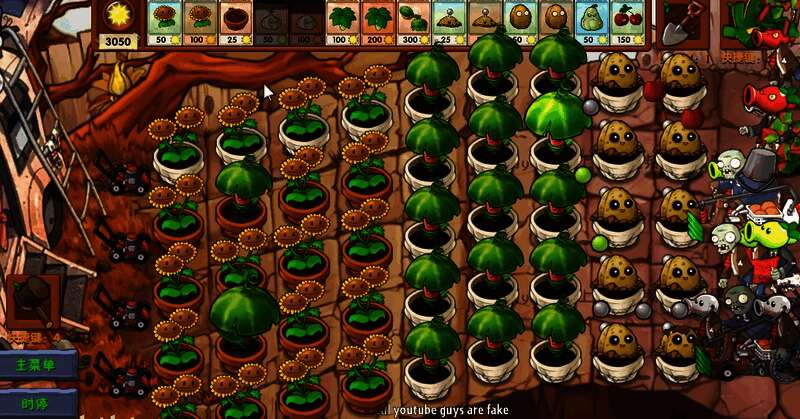The height and width of the screenshot is (419, 800).
Task: Pick the 100-cost sunflower seed packet
Action: click(x=199, y=23)
